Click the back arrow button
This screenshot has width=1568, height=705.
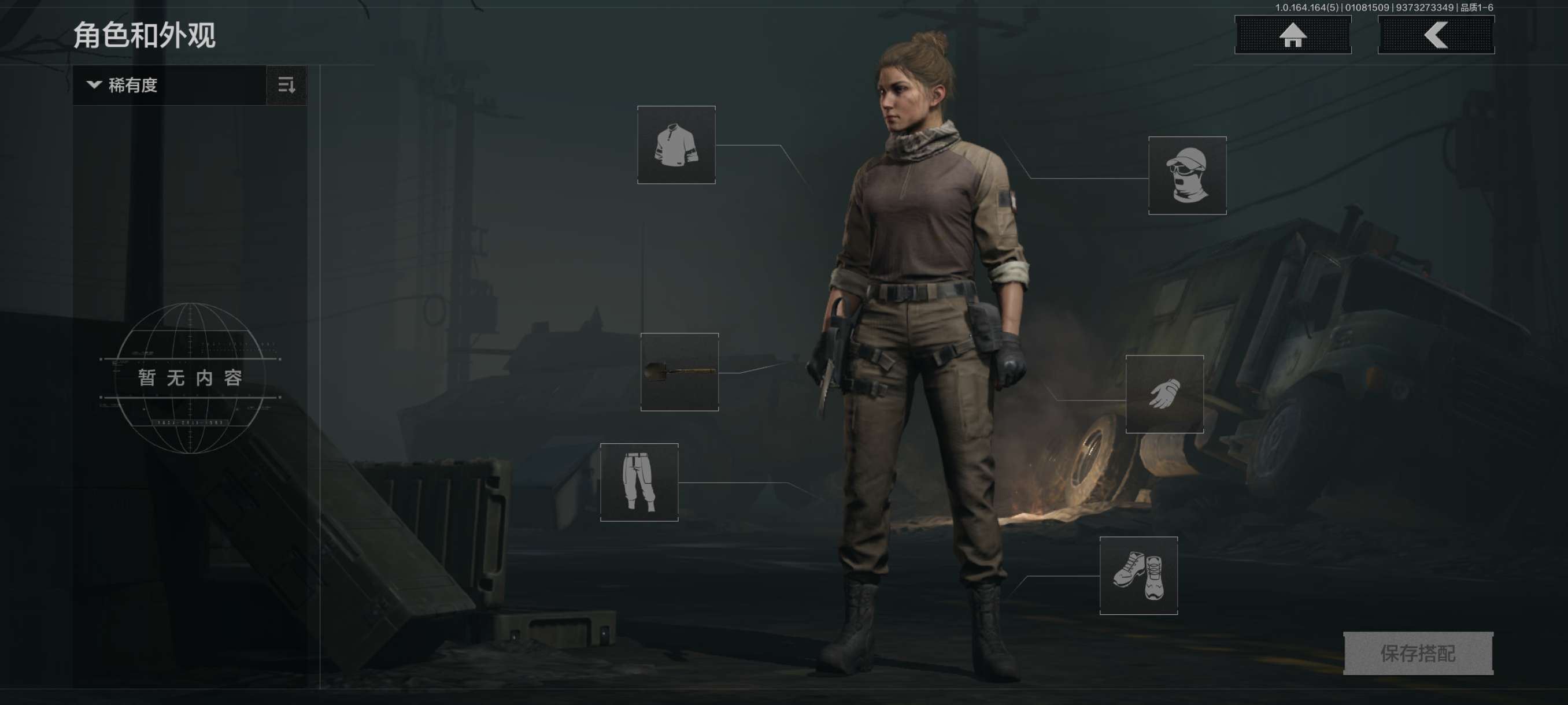point(1435,35)
